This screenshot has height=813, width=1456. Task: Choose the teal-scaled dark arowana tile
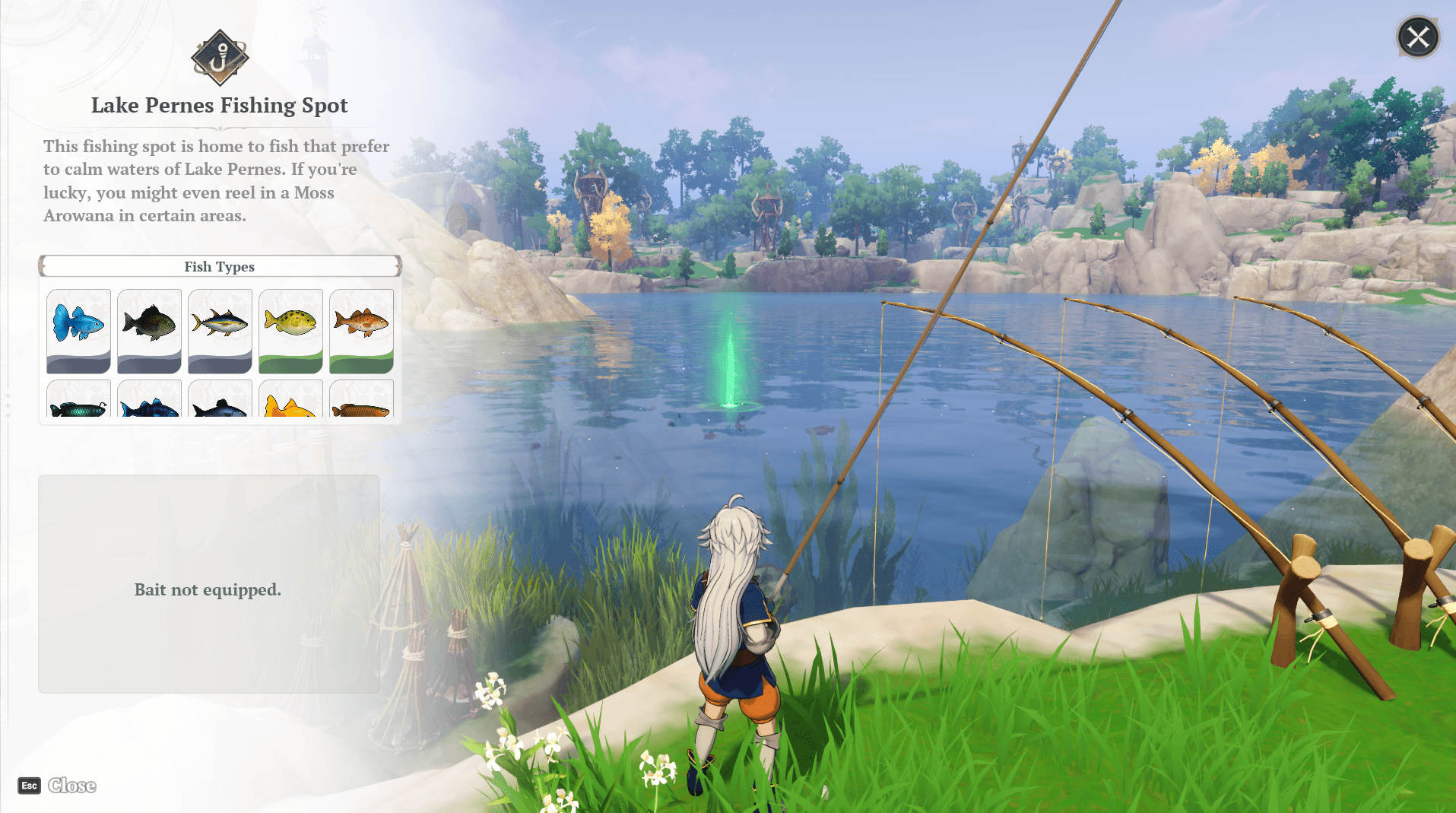point(78,400)
